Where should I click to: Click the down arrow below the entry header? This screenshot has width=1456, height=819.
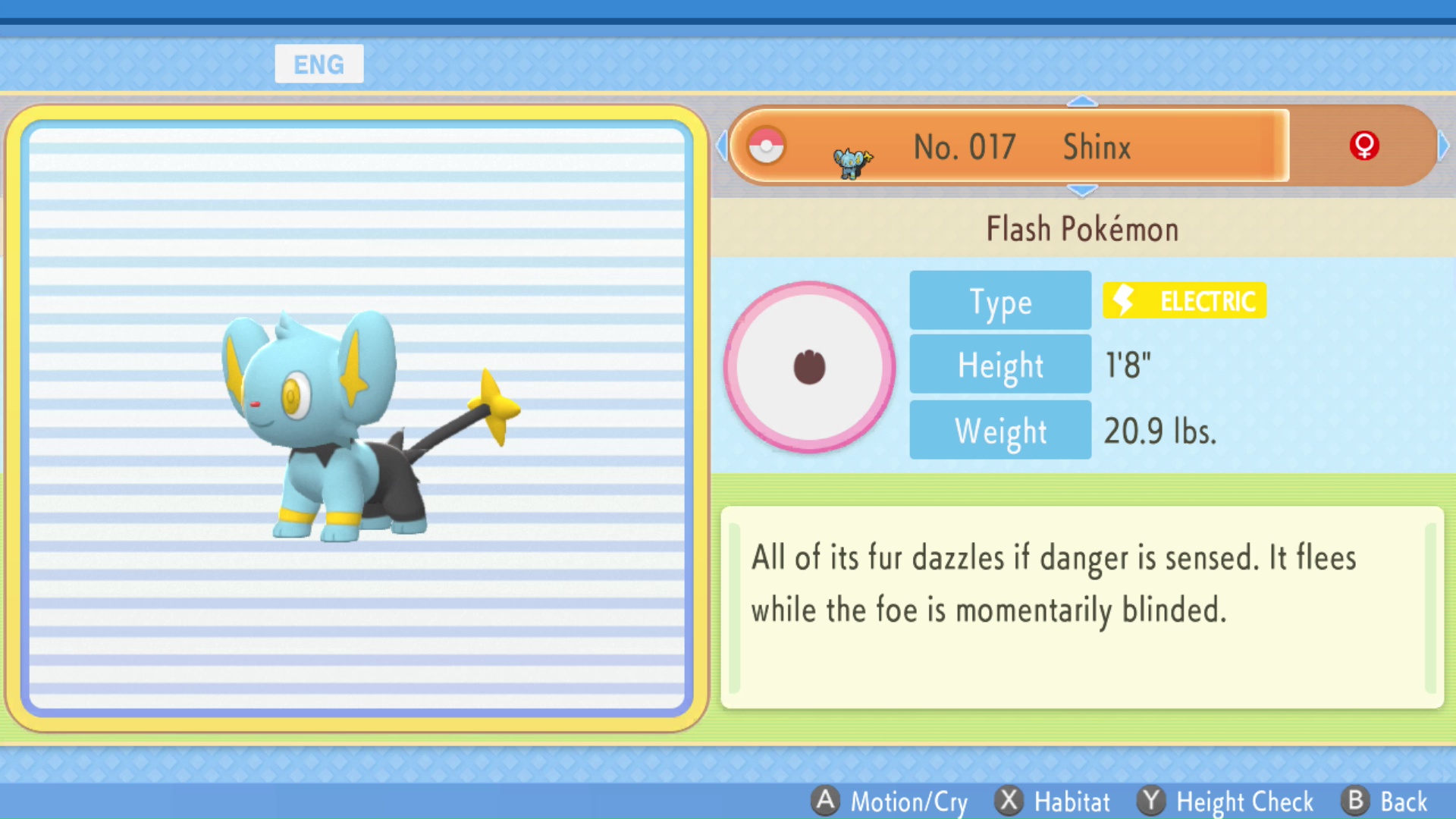click(1082, 190)
